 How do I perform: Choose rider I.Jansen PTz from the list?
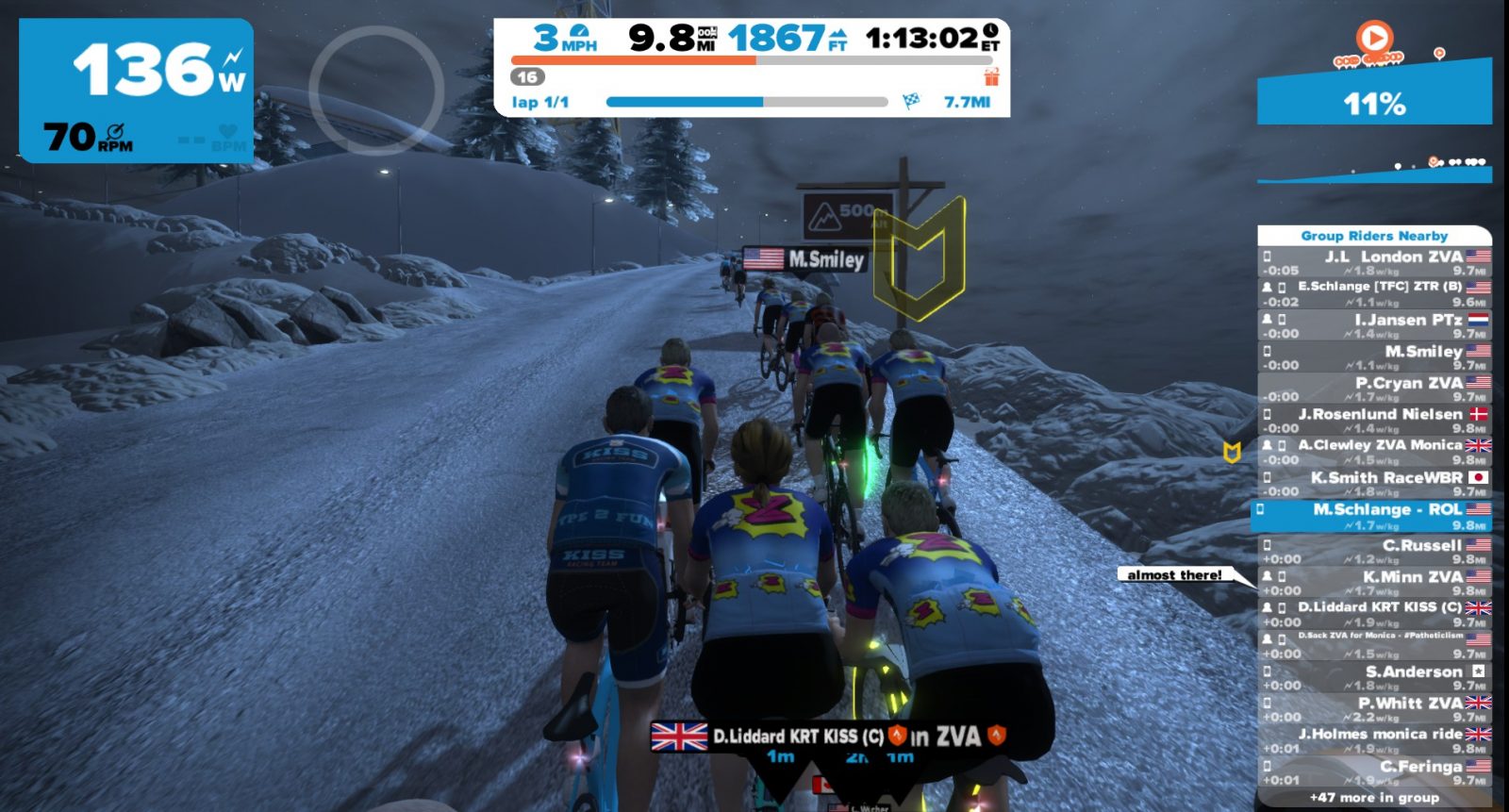coord(1375,325)
